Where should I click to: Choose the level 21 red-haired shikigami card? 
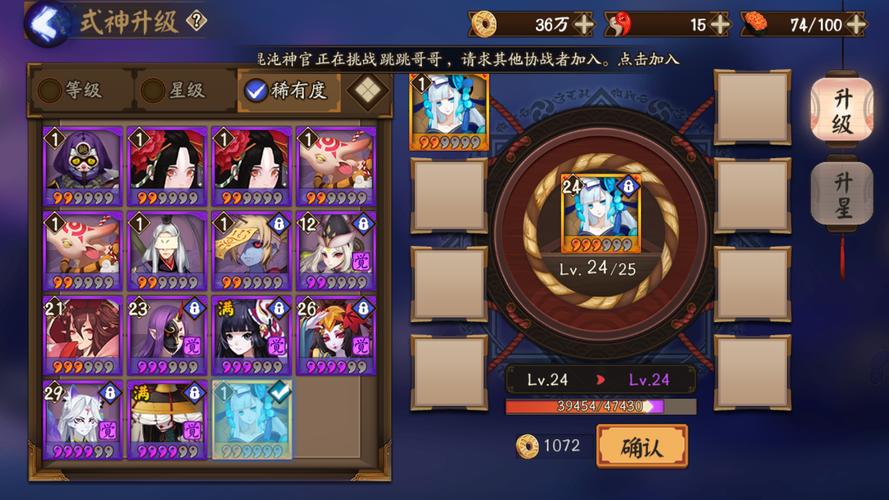81,334
